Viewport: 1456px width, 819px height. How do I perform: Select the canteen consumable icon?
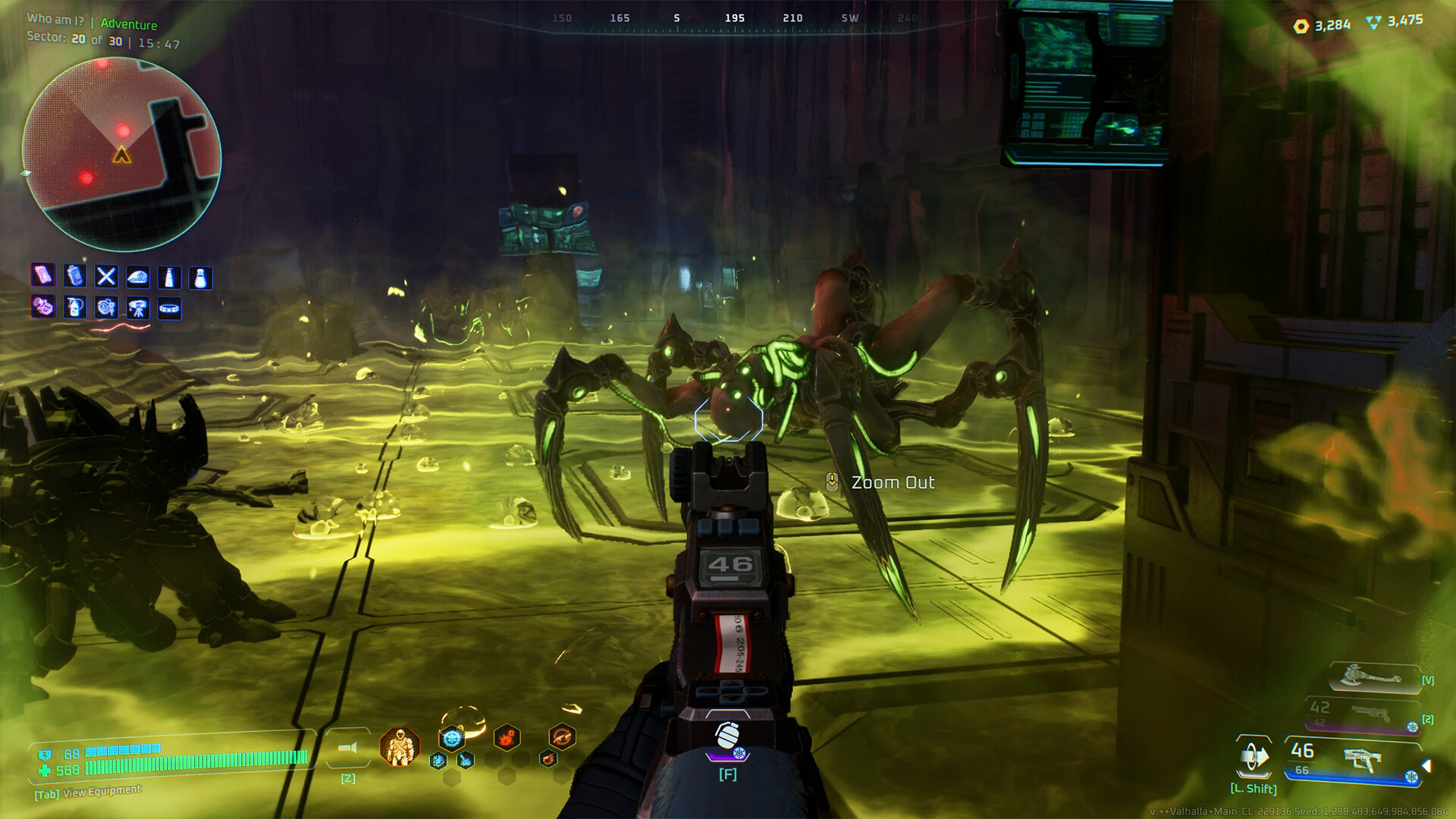coord(75,275)
